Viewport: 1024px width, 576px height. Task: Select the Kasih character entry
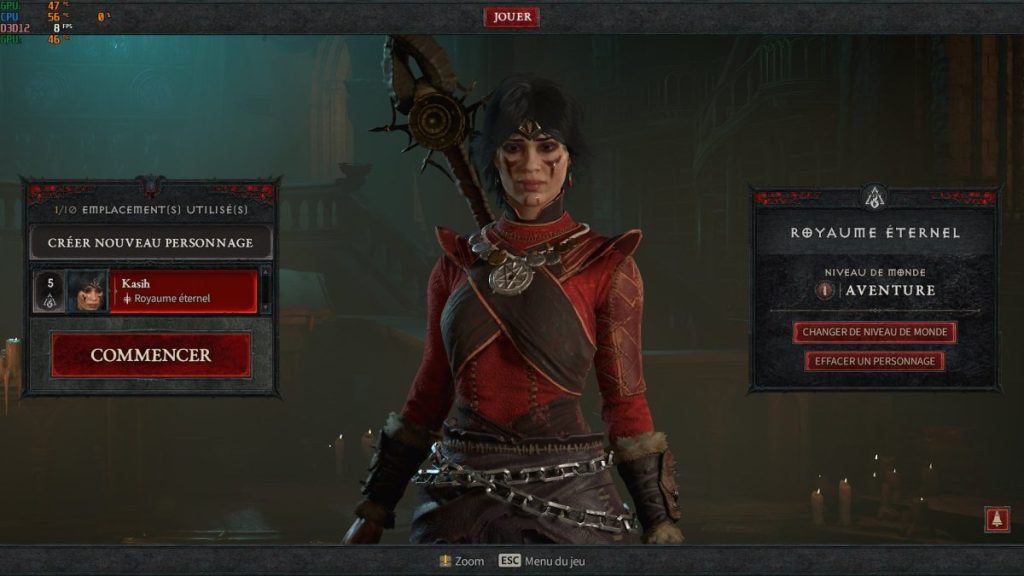(x=183, y=291)
